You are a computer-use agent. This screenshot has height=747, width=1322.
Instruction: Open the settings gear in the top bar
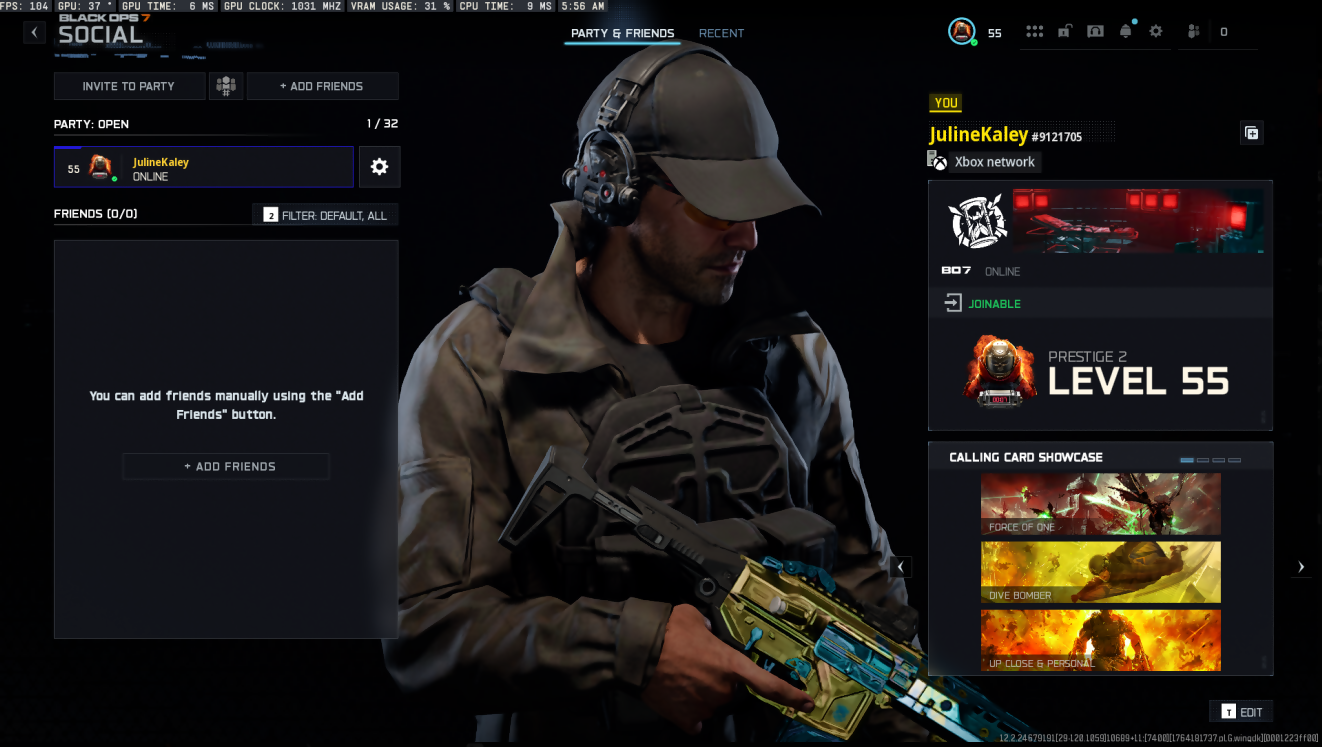[x=1156, y=32]
